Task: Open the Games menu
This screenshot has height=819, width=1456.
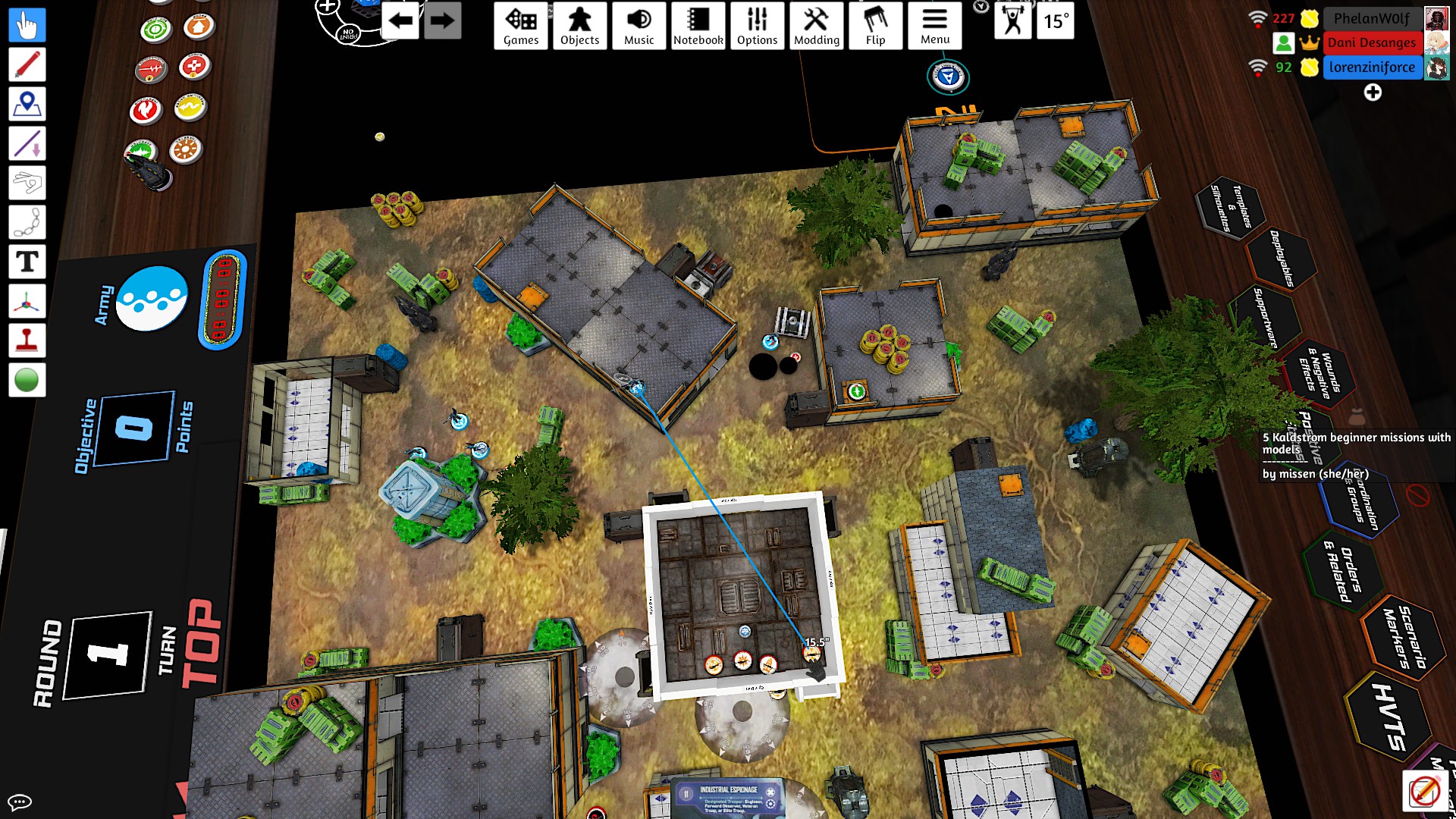Action: [521, 26]
